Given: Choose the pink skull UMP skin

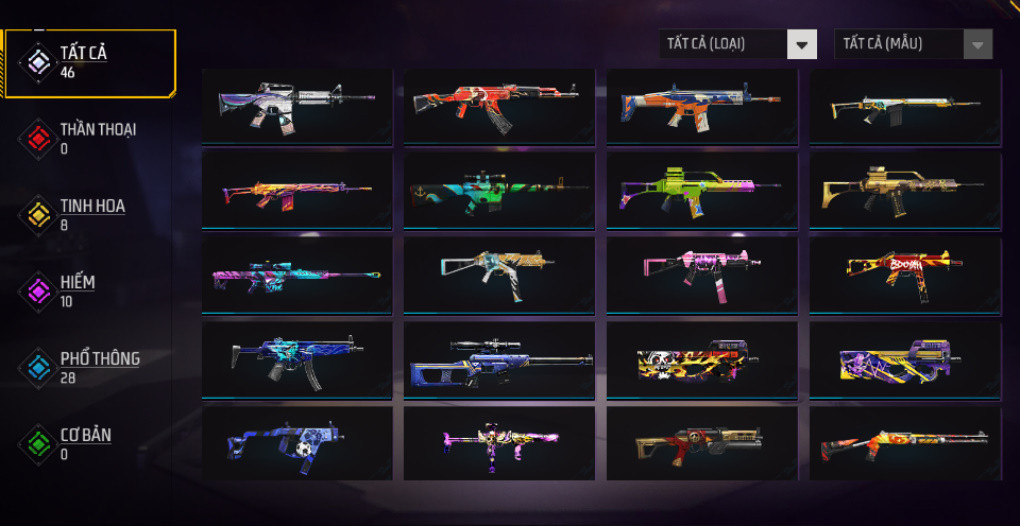Looking at the screenshot, I should coord(701,273).
